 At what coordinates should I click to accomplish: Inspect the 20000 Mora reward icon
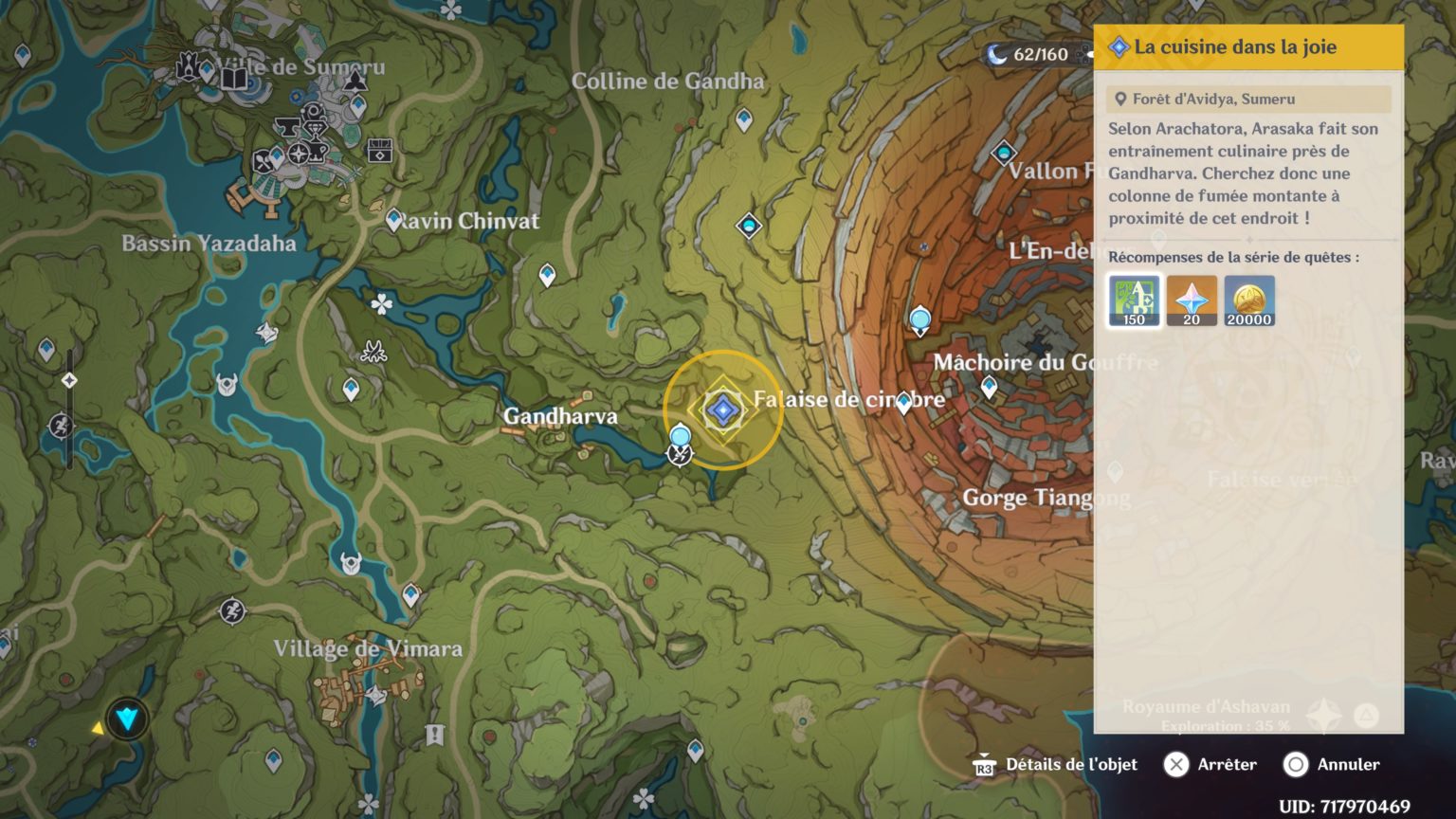click(1249, 301)
